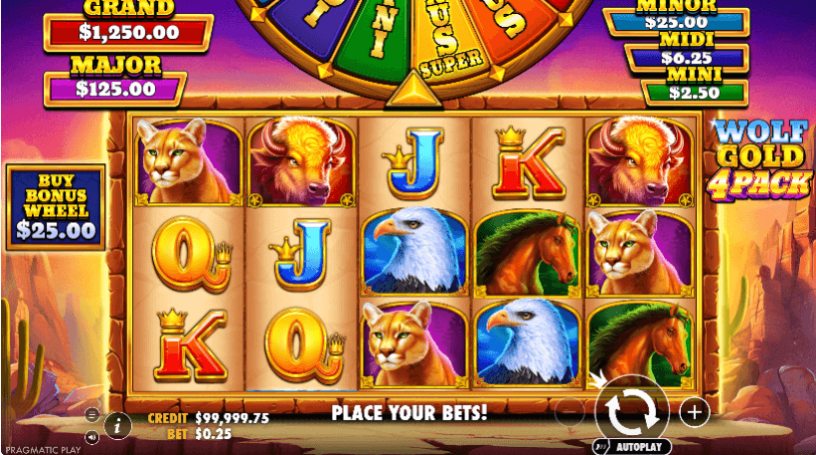Viewport: 816px width, 455px height.
Task: Start Autoplay mode
Action: click(631, 447)
